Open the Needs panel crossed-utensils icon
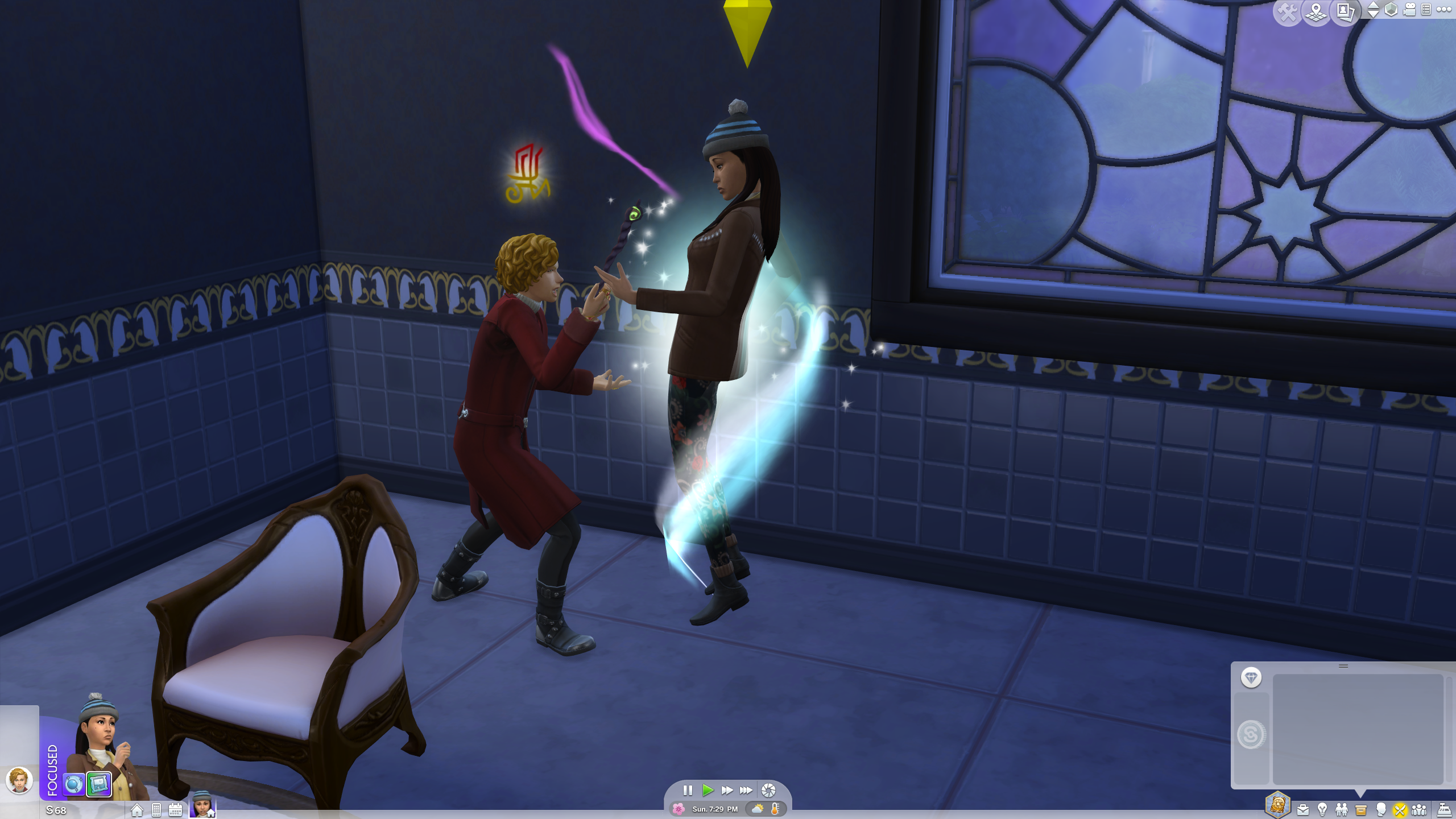Viewport: 1456px width, 819px height. [x=1401, y=811]
